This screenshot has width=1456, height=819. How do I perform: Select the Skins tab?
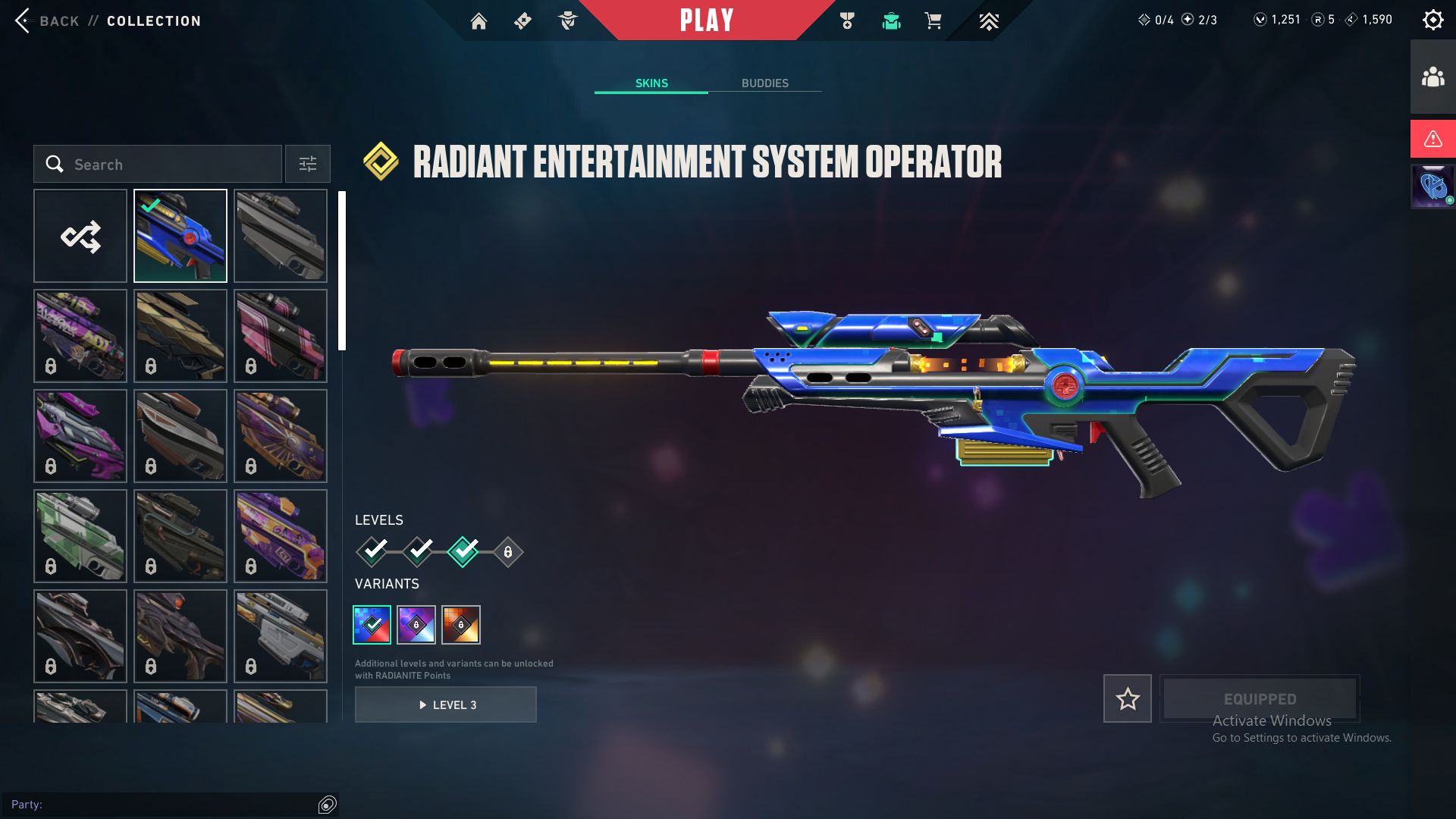coord(651,83)
